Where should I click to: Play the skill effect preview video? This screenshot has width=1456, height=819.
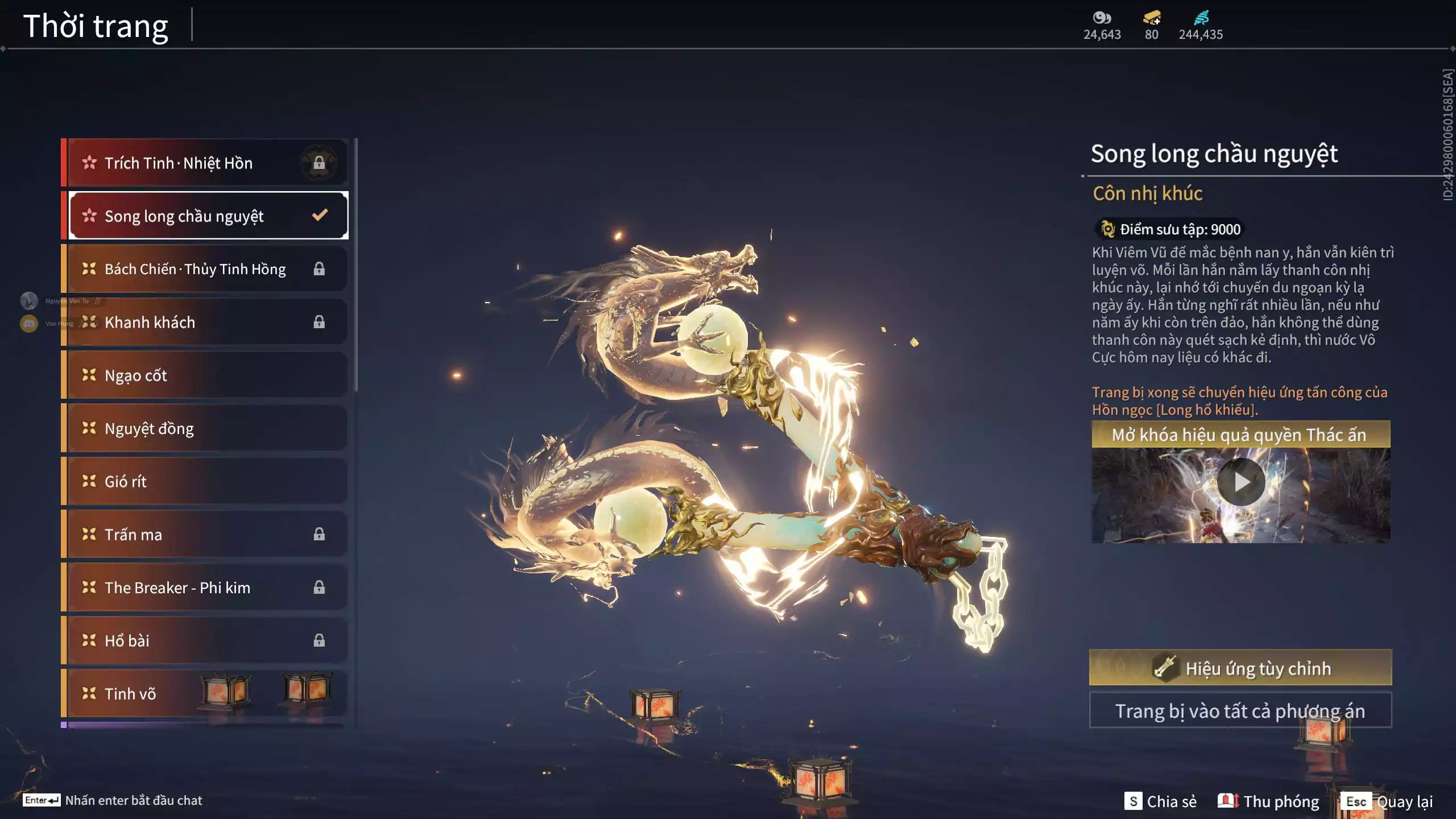tap(1241, 482)
